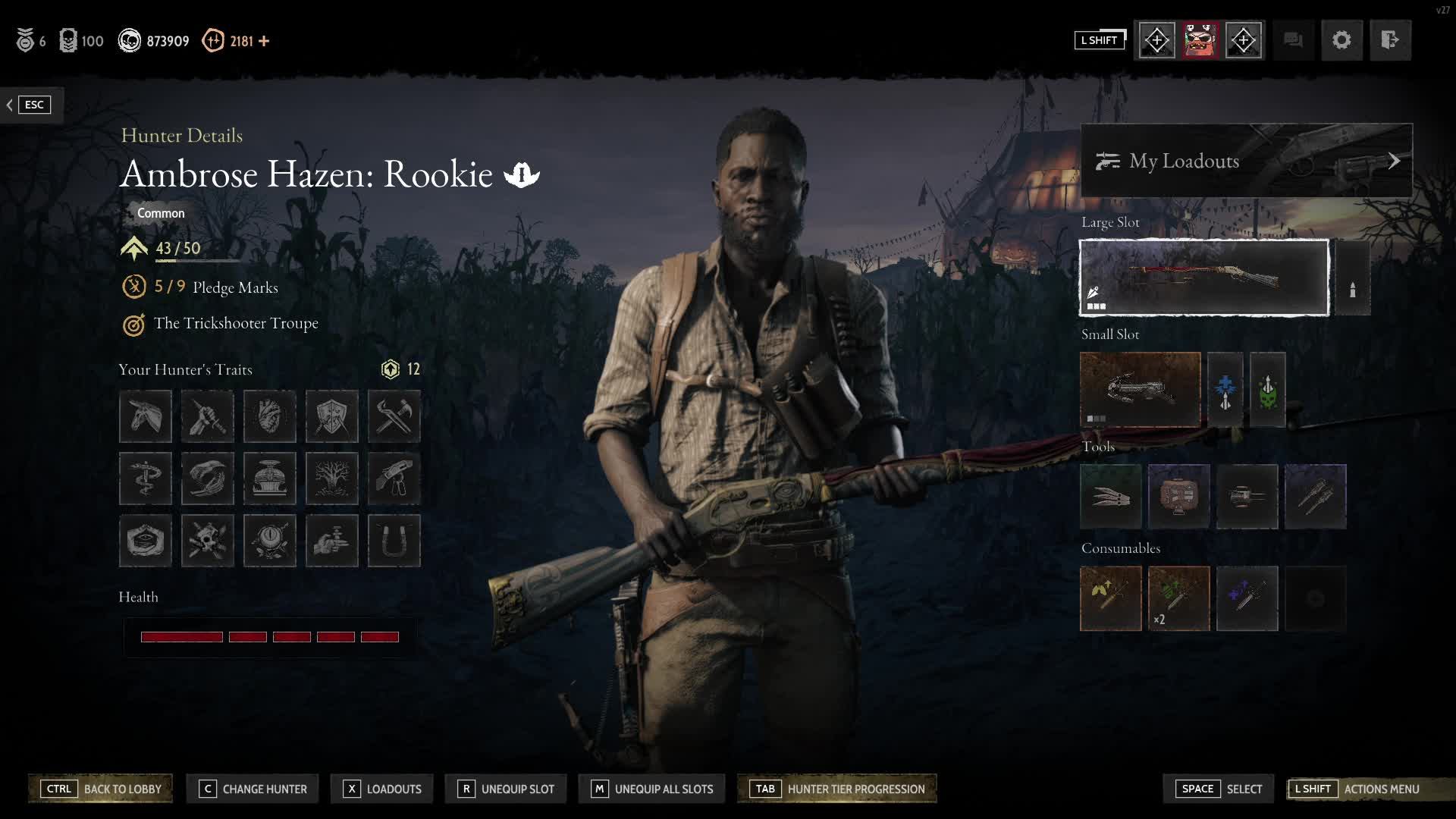Unequip all slots
Viewport: 1456px width, 819px height.
pyautogui.click(x=652, y=789)
